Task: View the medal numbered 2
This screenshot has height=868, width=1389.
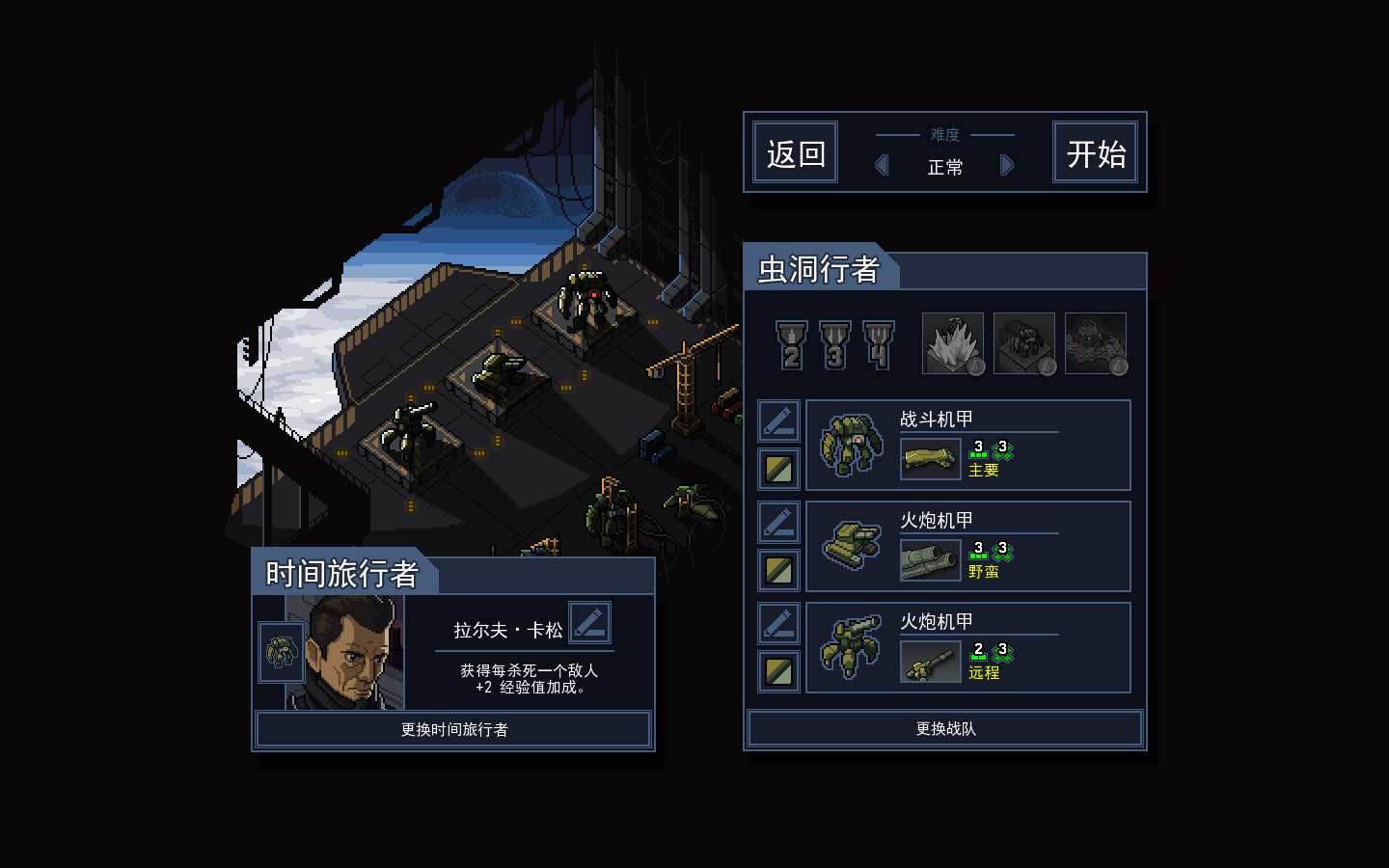Action: point(792,345)
